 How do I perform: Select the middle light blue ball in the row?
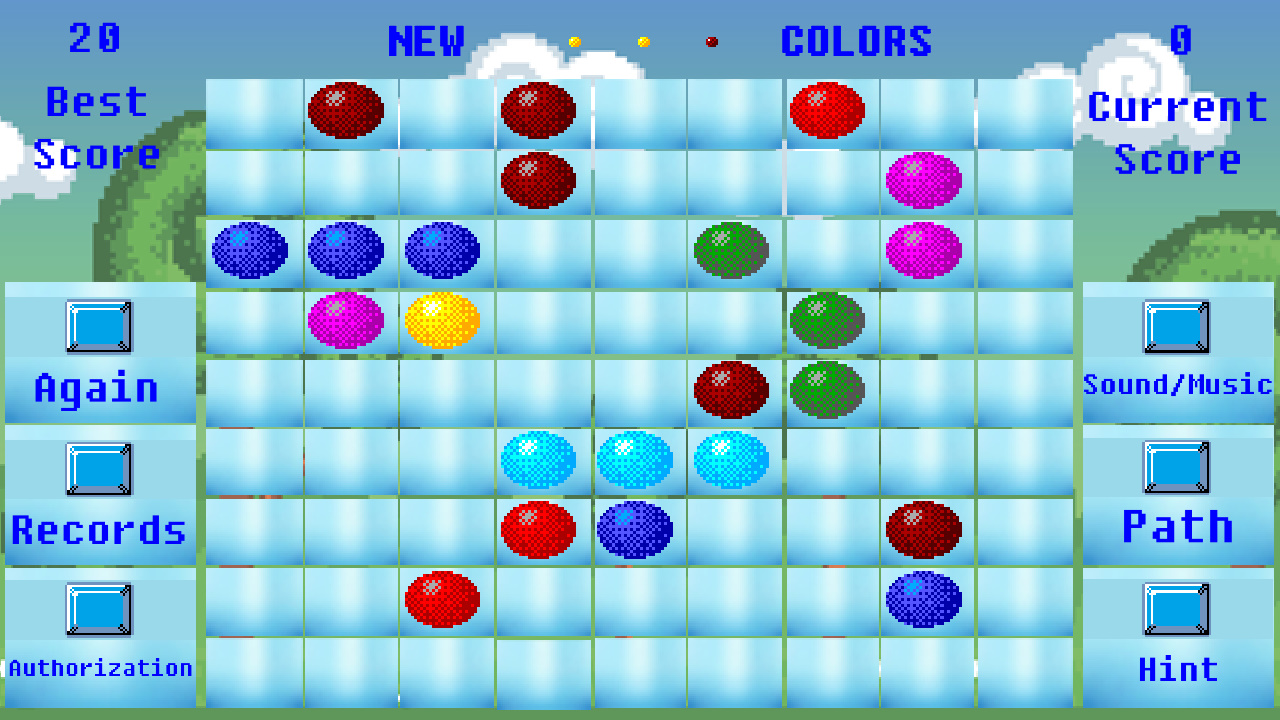tap(637, 458)
